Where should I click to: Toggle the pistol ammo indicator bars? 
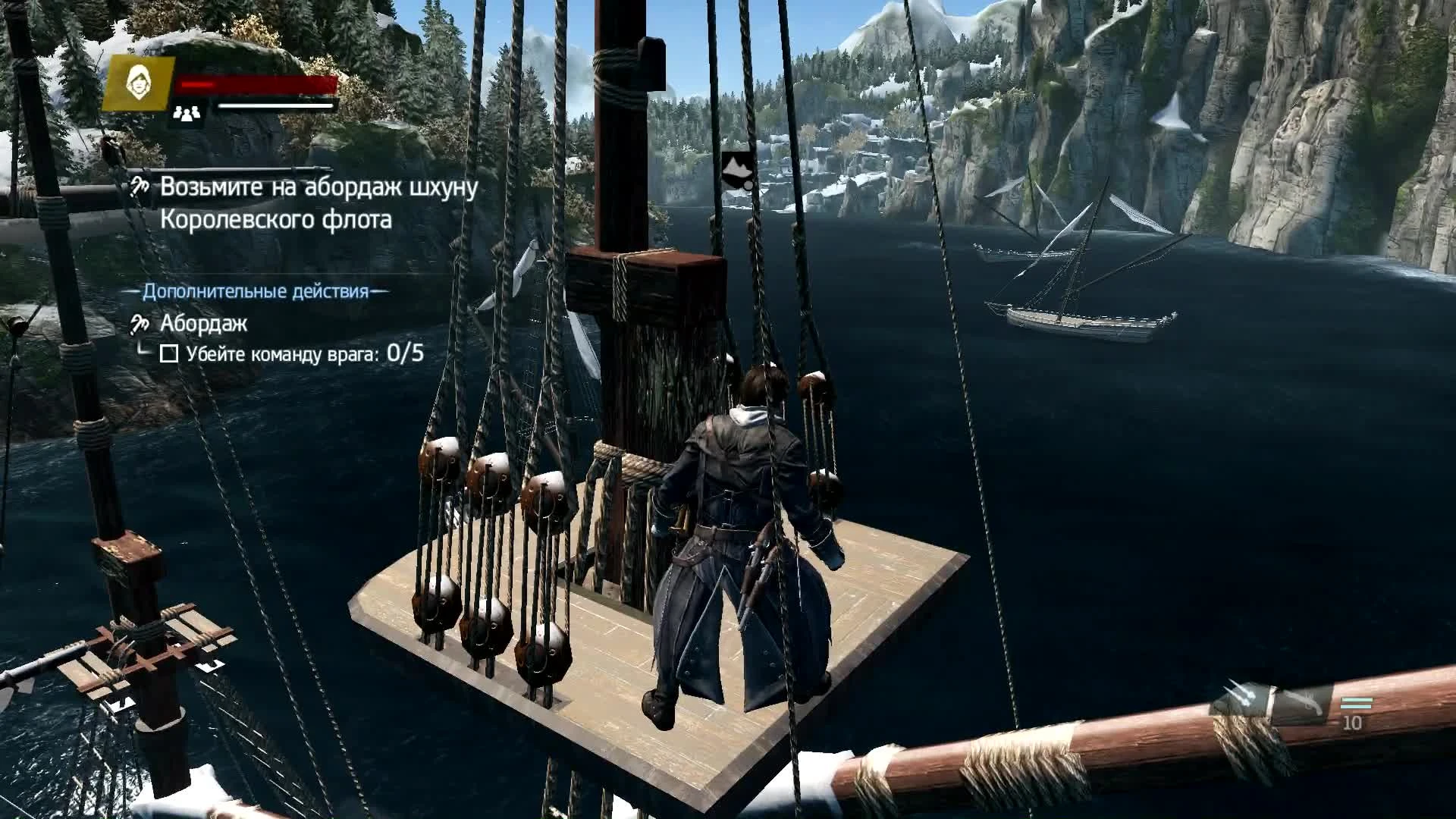click(1356, 704)
